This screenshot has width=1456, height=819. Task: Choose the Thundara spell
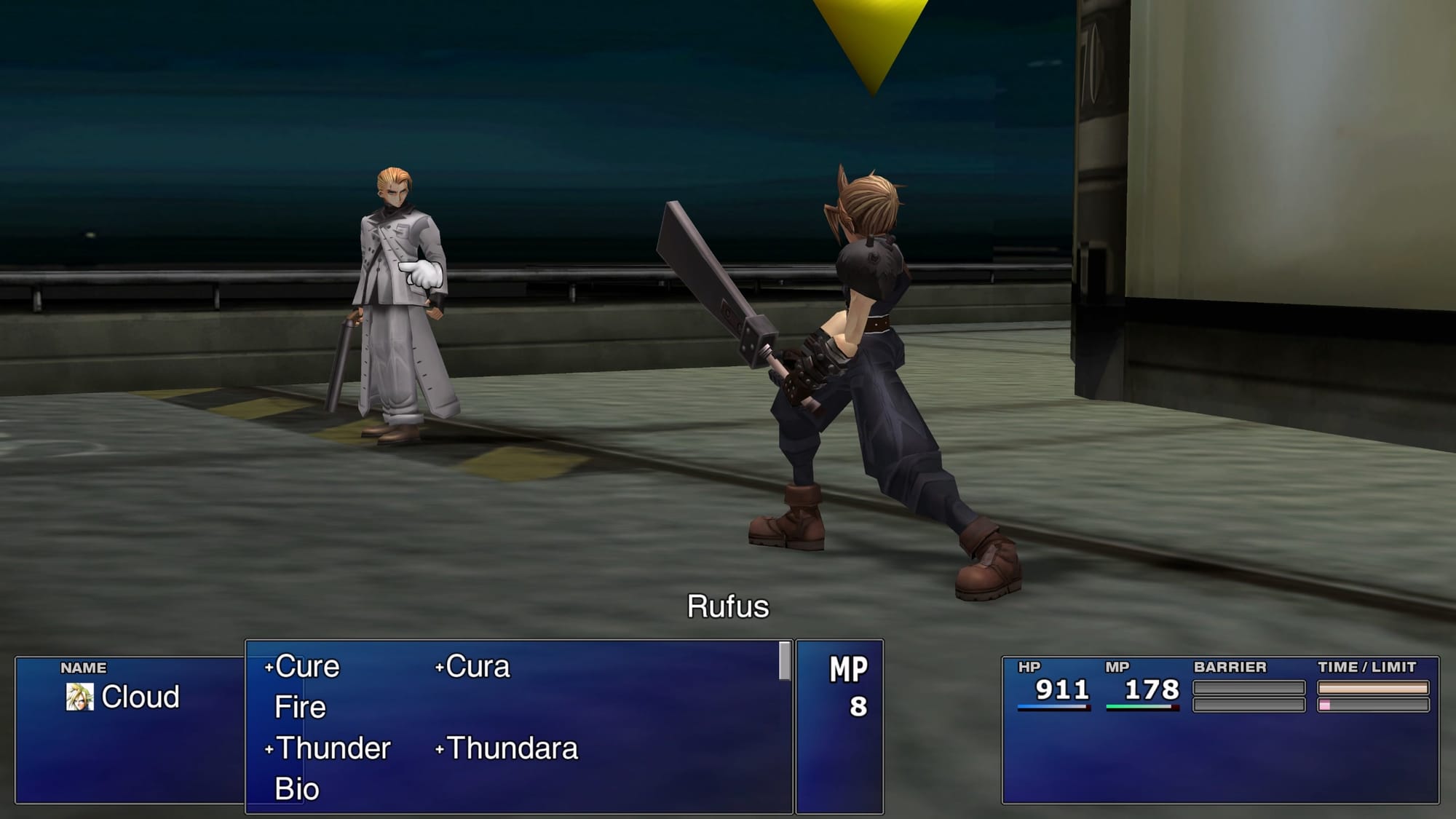tap(511, 748)
